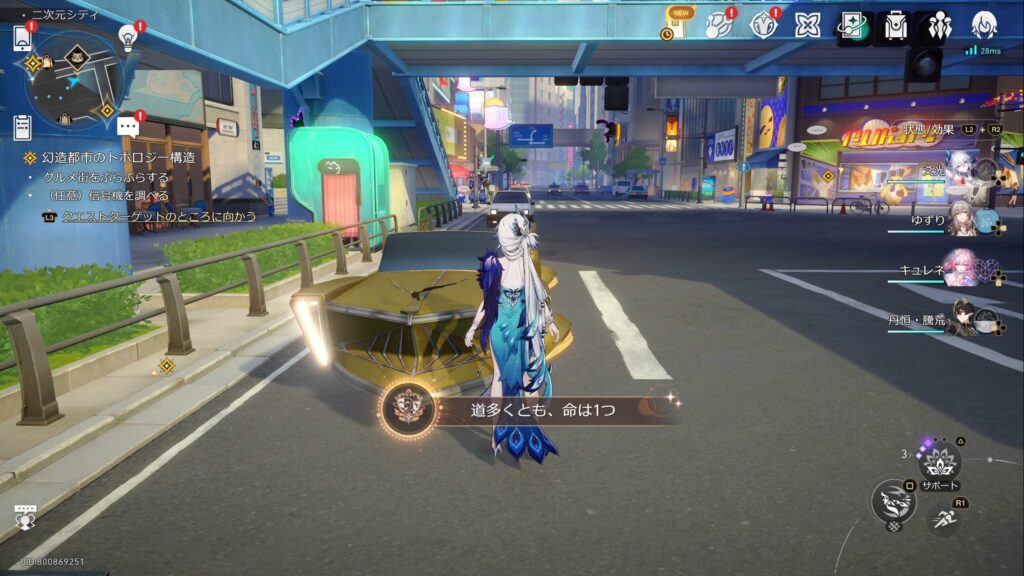Open the orbit icon with red alert
This screenshot has width=1024, height=576.
[x=718, y=26]
